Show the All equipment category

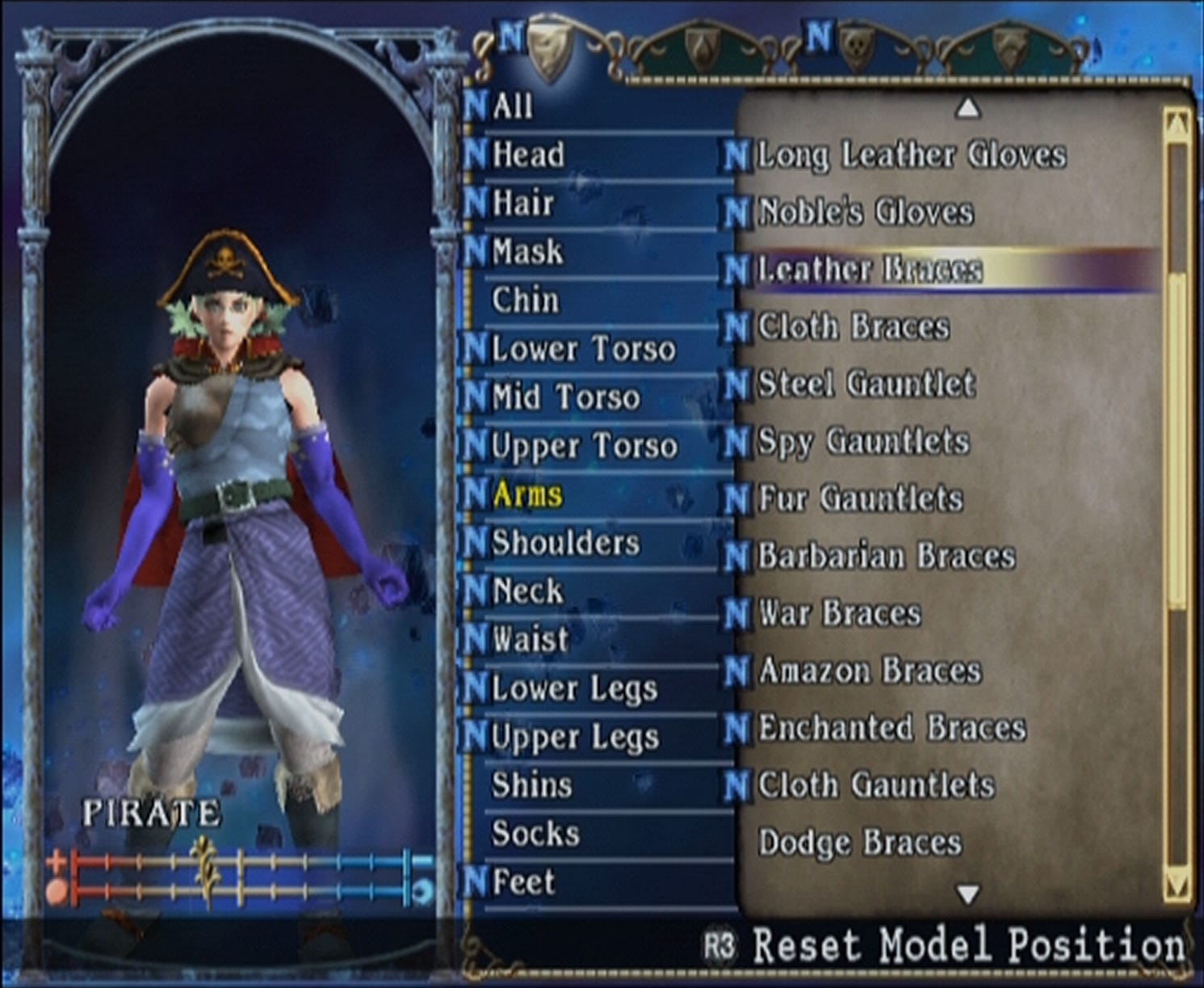point(512,106)
